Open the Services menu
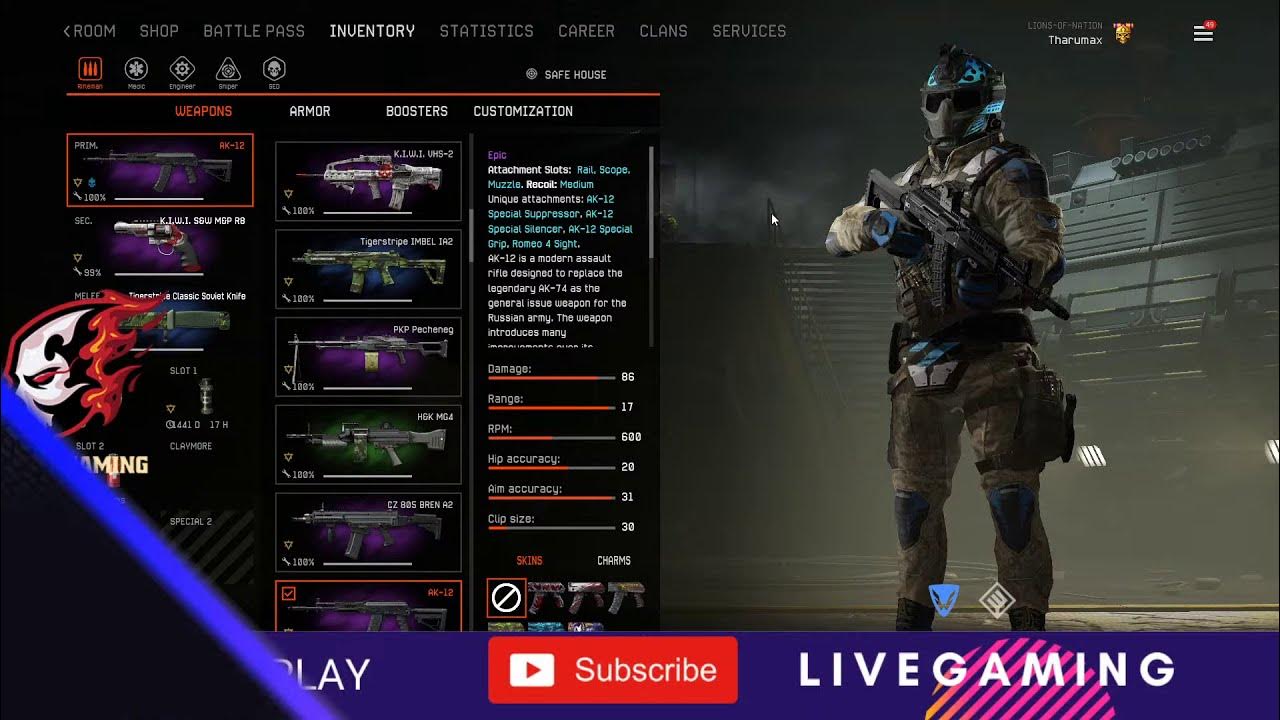The width and height of the screenshot is (1280, 720). (749, 31)
